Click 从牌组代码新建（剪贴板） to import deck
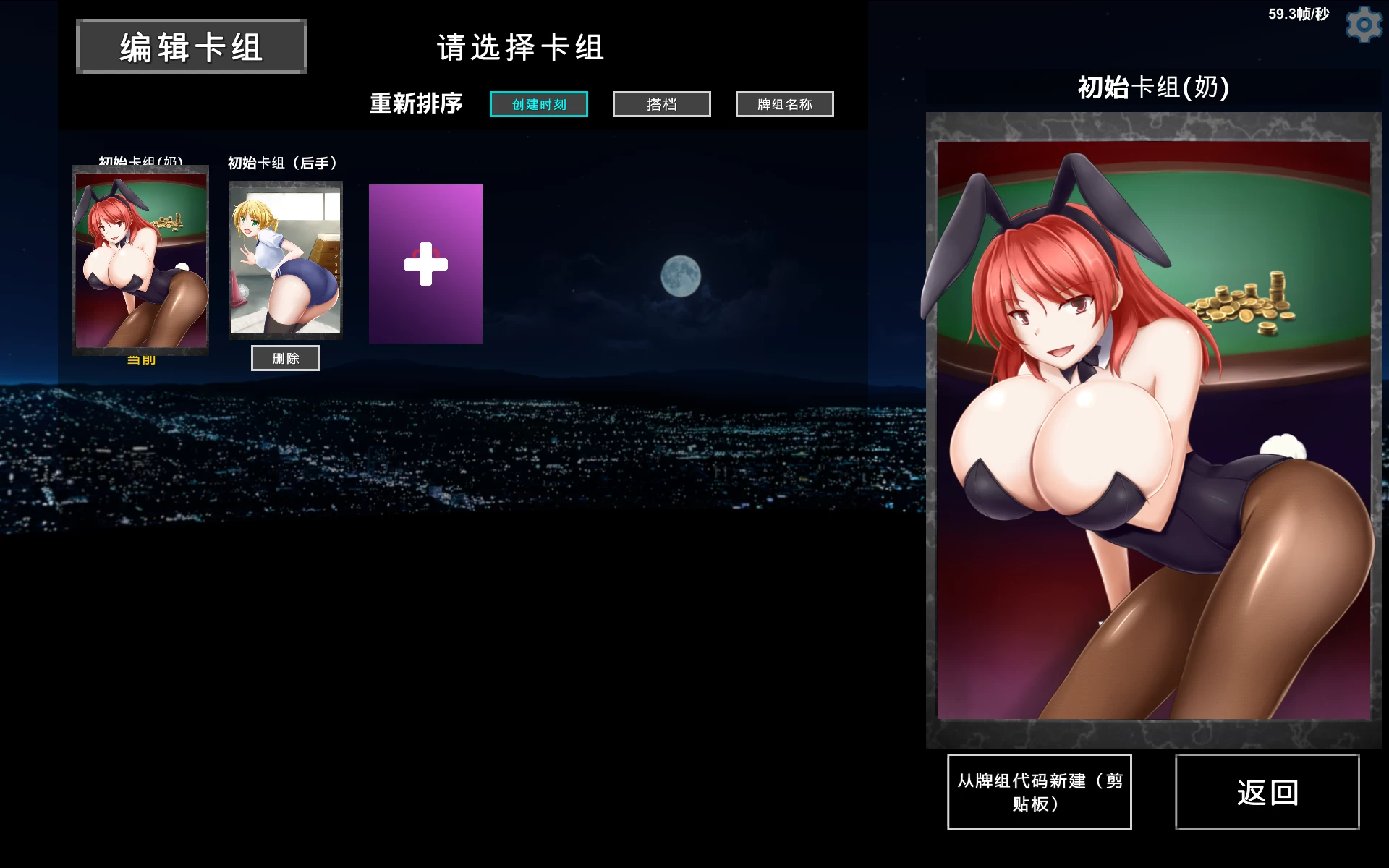 pos(1039,791)
